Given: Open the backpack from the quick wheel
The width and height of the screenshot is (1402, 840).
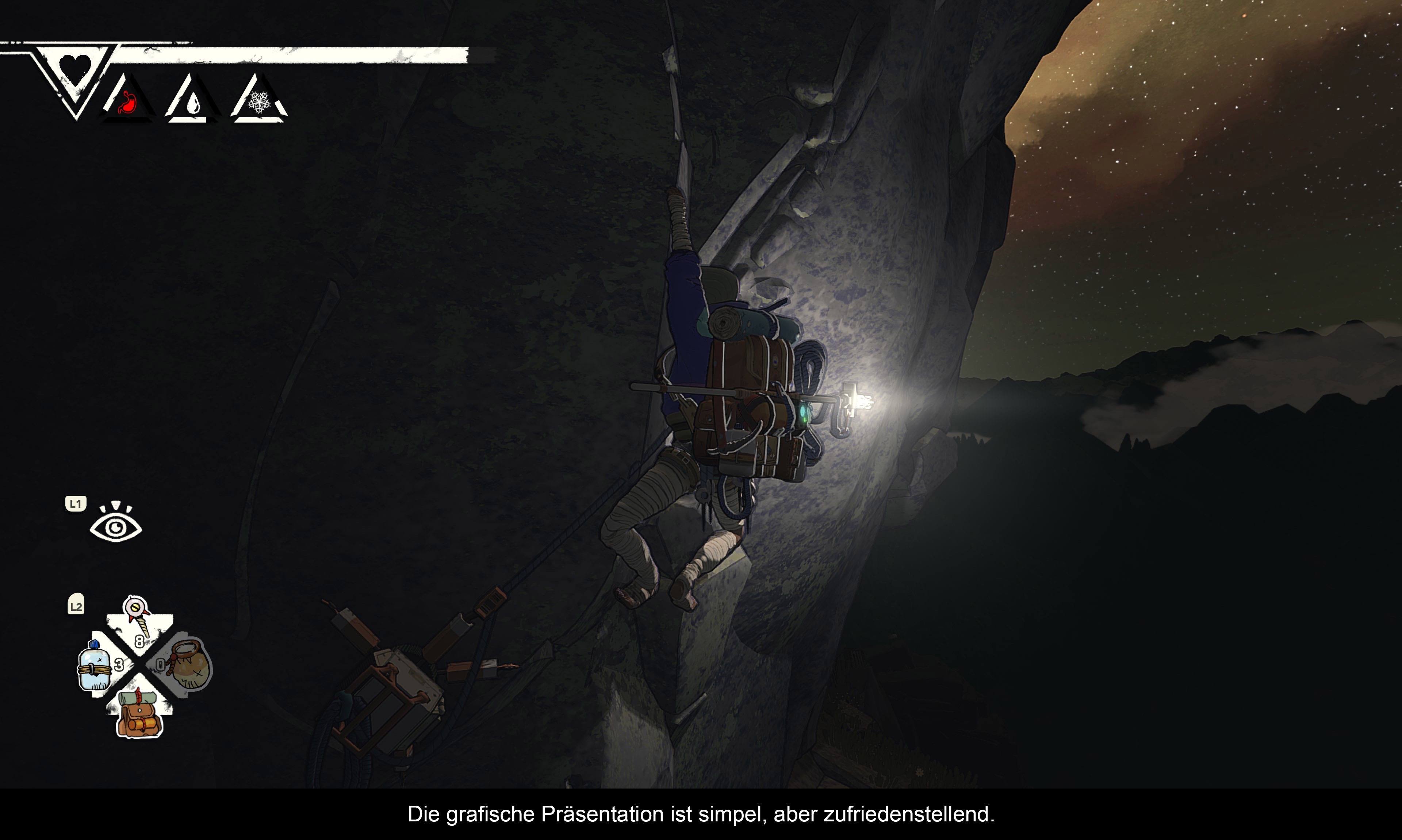Looking at the screenshot, I should (x=139, y=714).
